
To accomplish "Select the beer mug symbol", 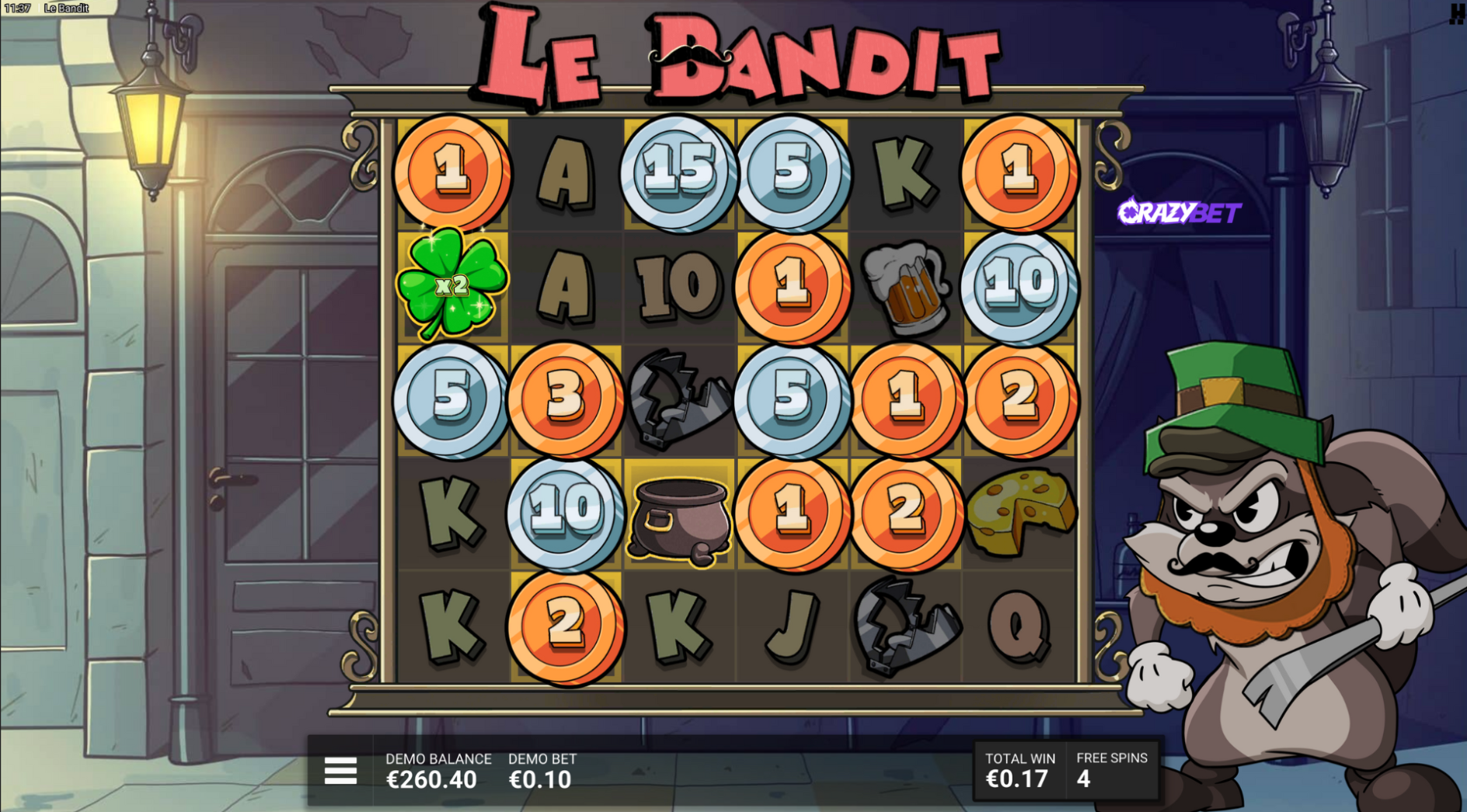I will pyautogui.click(x=906, y=287).
